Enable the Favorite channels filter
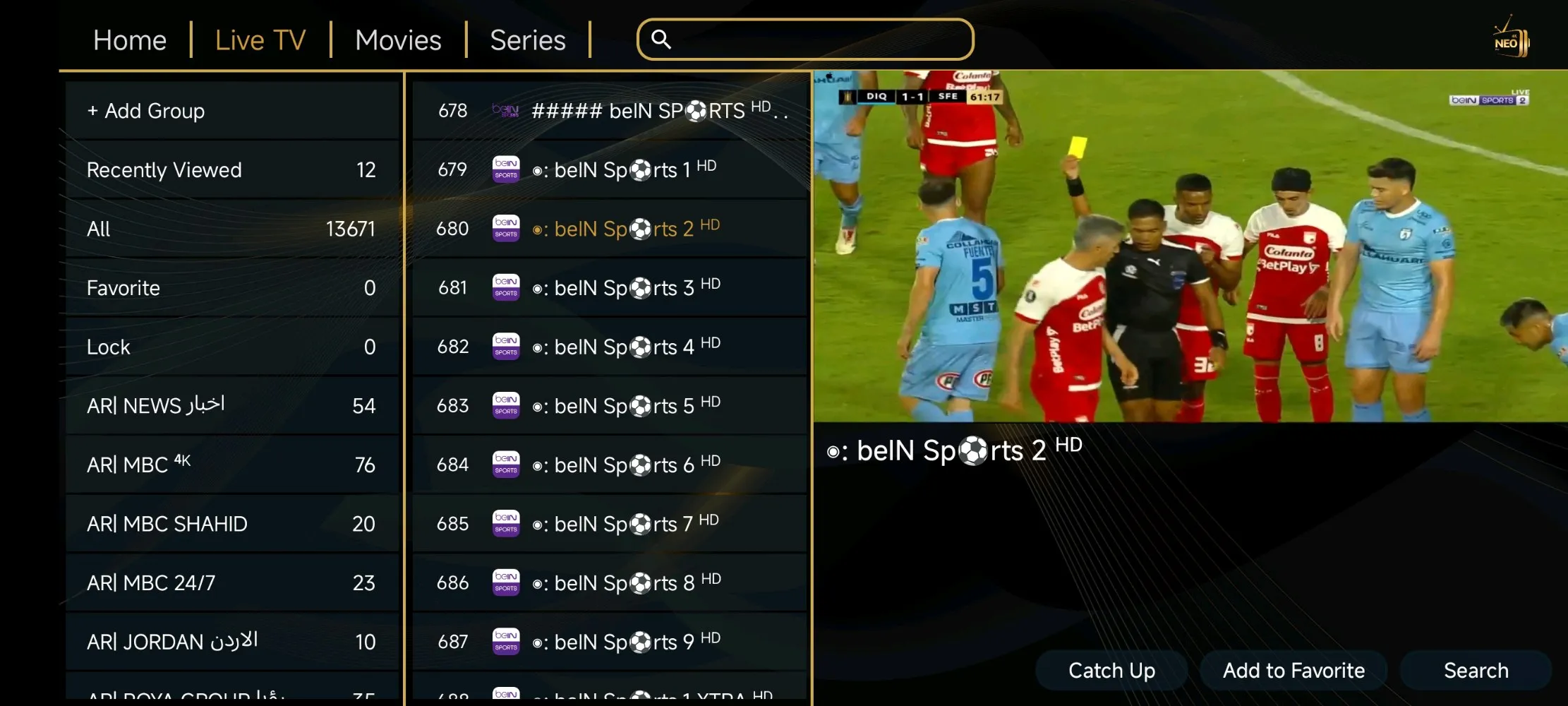The image size is (1568, 706). (x=233, y=287)
